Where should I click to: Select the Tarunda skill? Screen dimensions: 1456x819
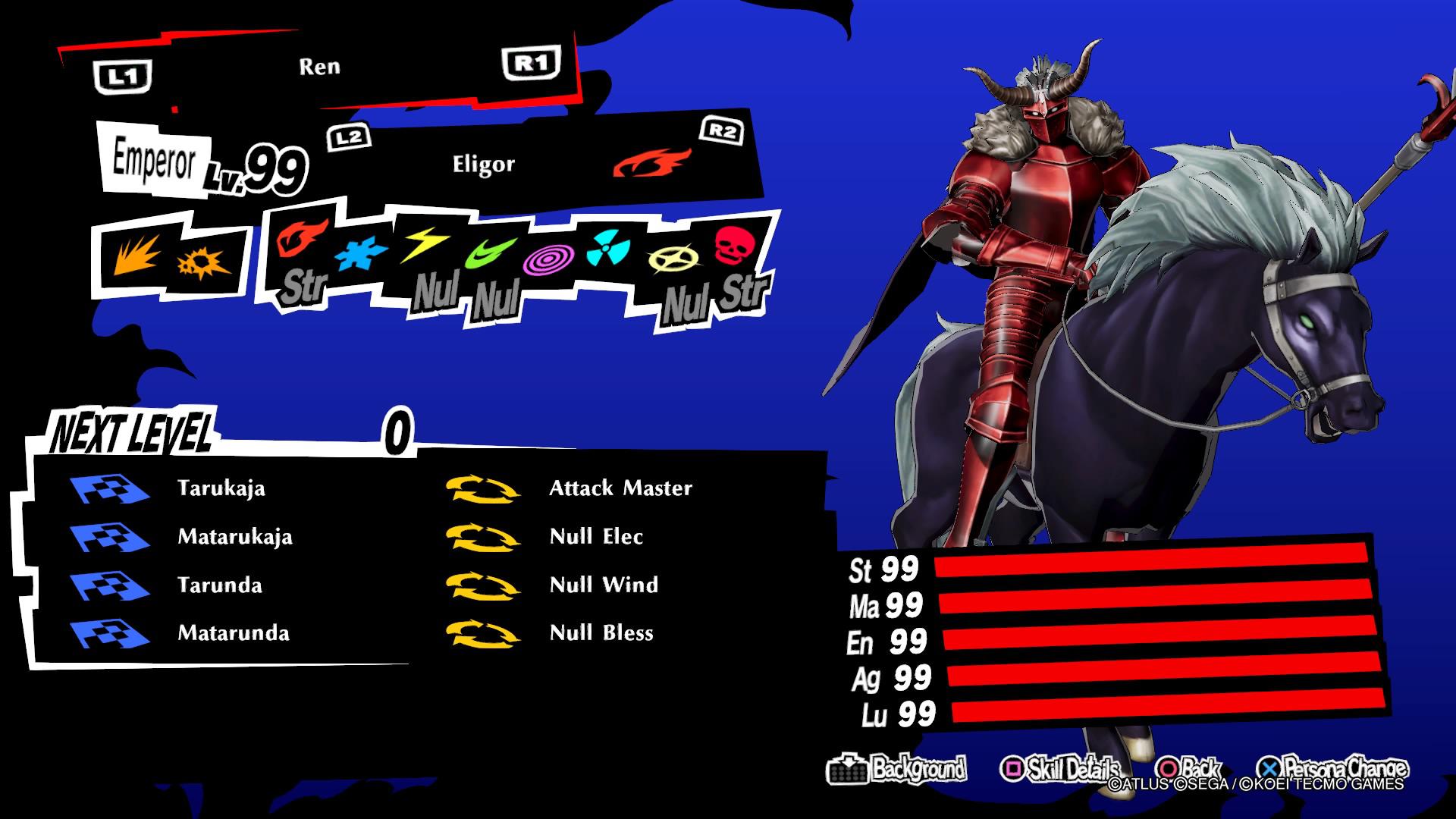click(219, 585)
